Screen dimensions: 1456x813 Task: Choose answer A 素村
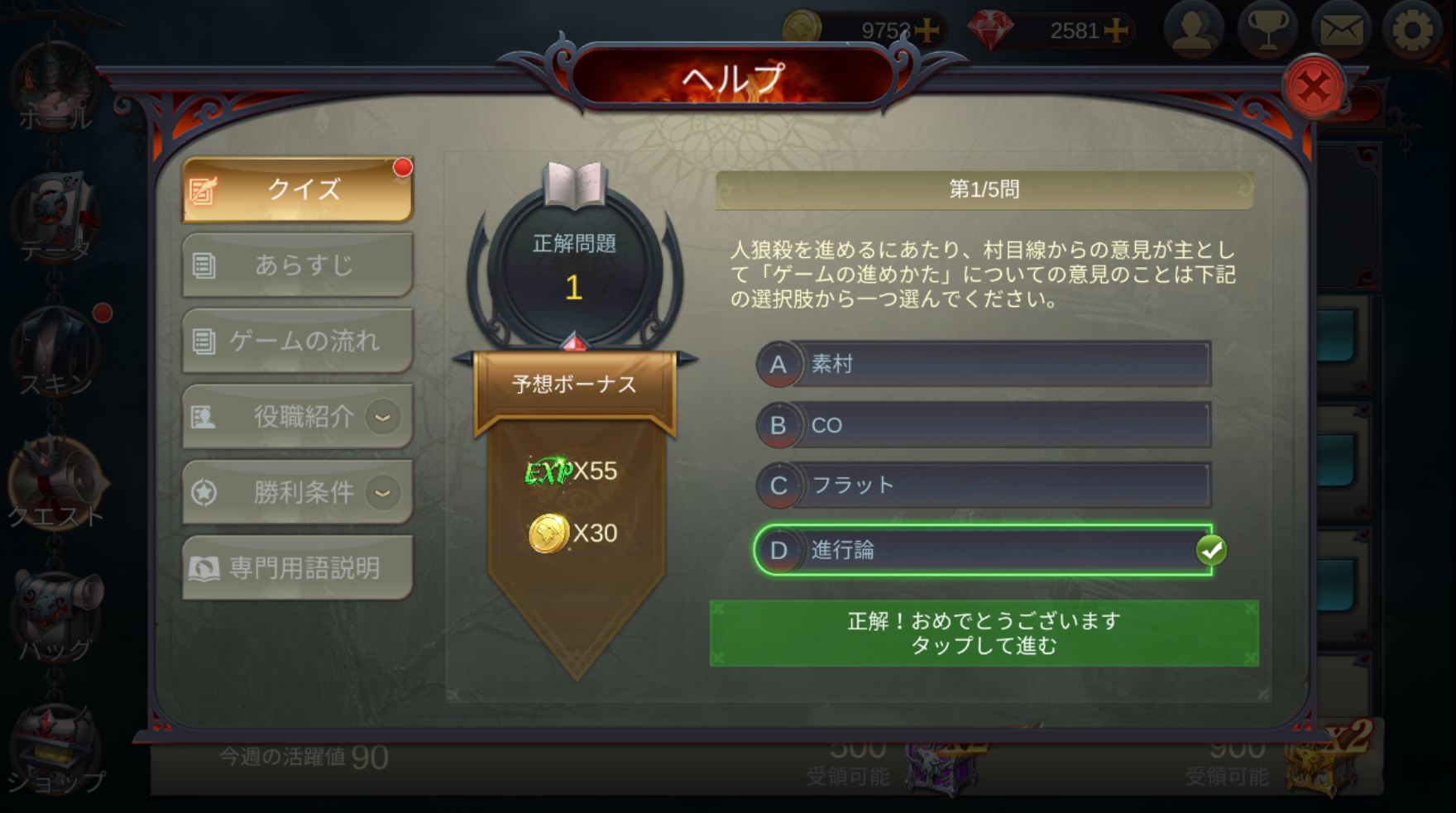point(983,364)
